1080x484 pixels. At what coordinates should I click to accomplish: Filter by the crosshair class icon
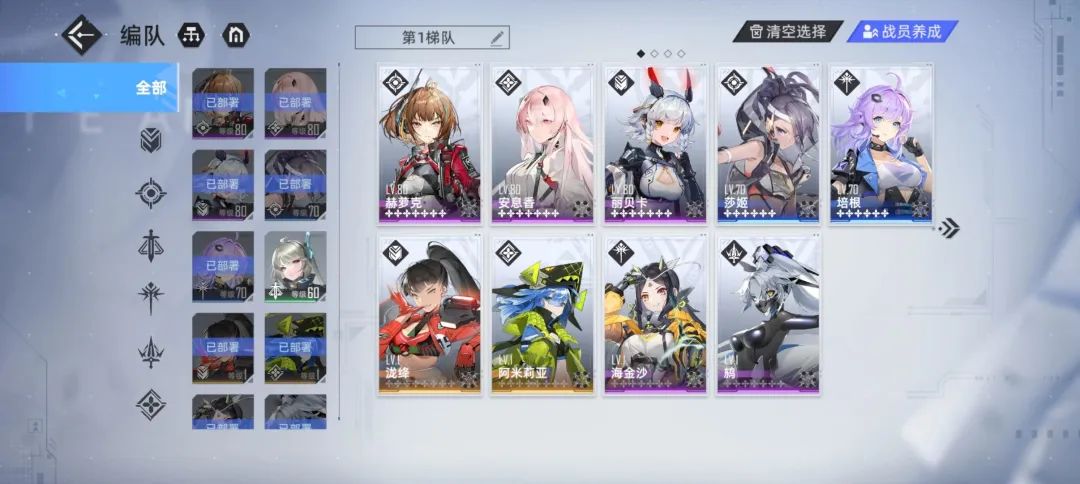coord(151,192)
